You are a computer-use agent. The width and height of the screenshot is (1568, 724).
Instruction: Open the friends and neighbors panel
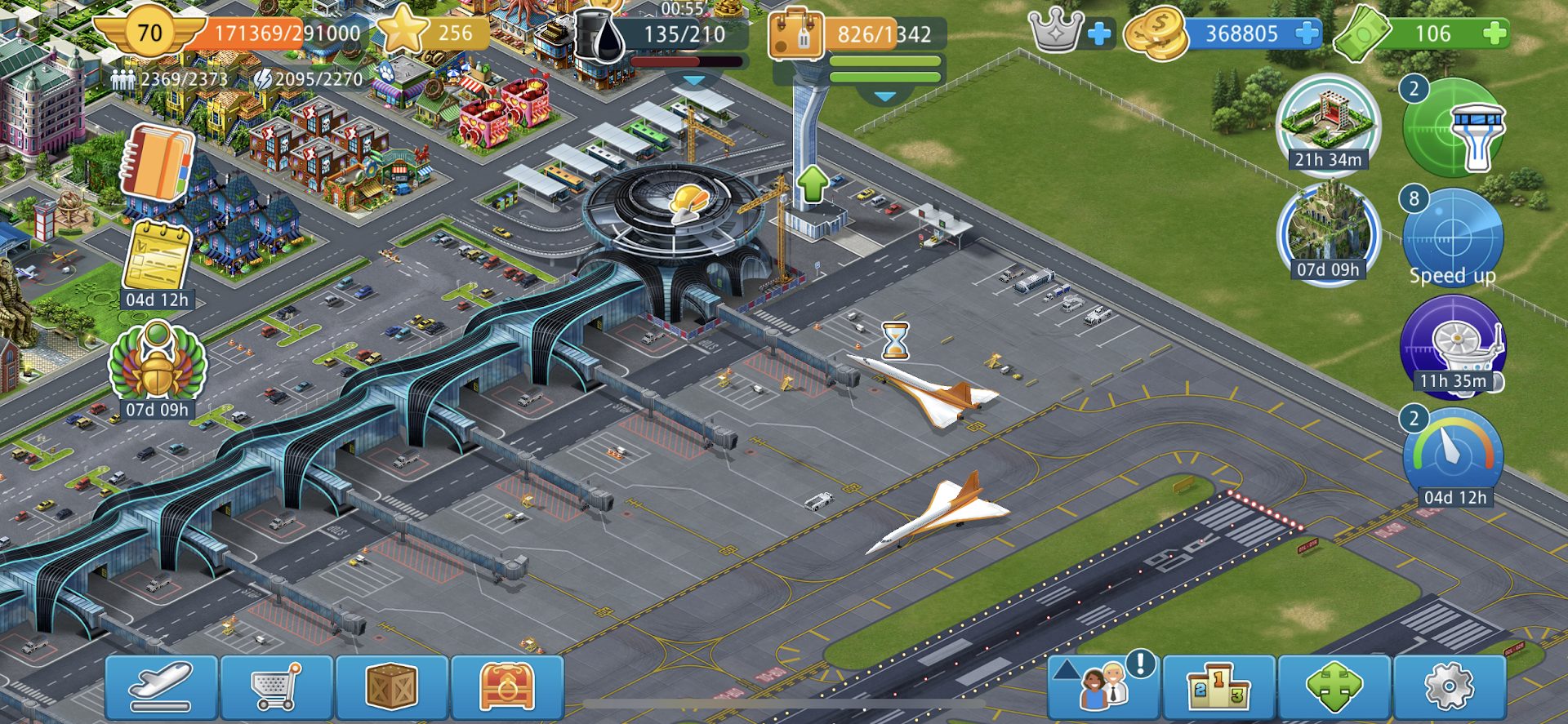(1103, 686)
